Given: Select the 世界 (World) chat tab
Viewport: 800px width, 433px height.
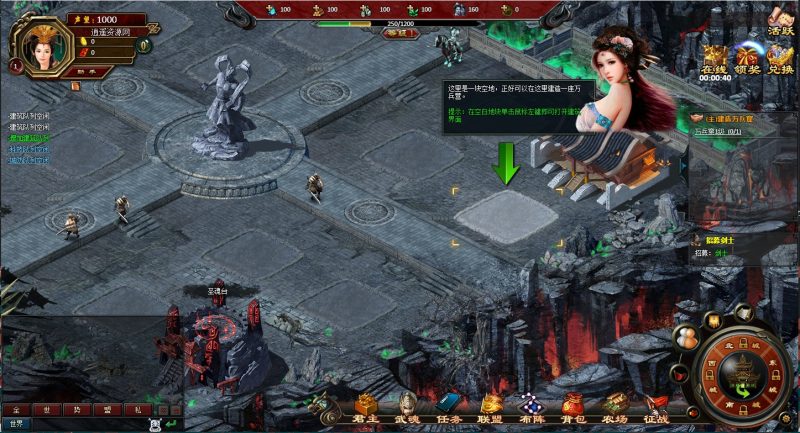Looking at the screenshot, I should coord(16,424).
